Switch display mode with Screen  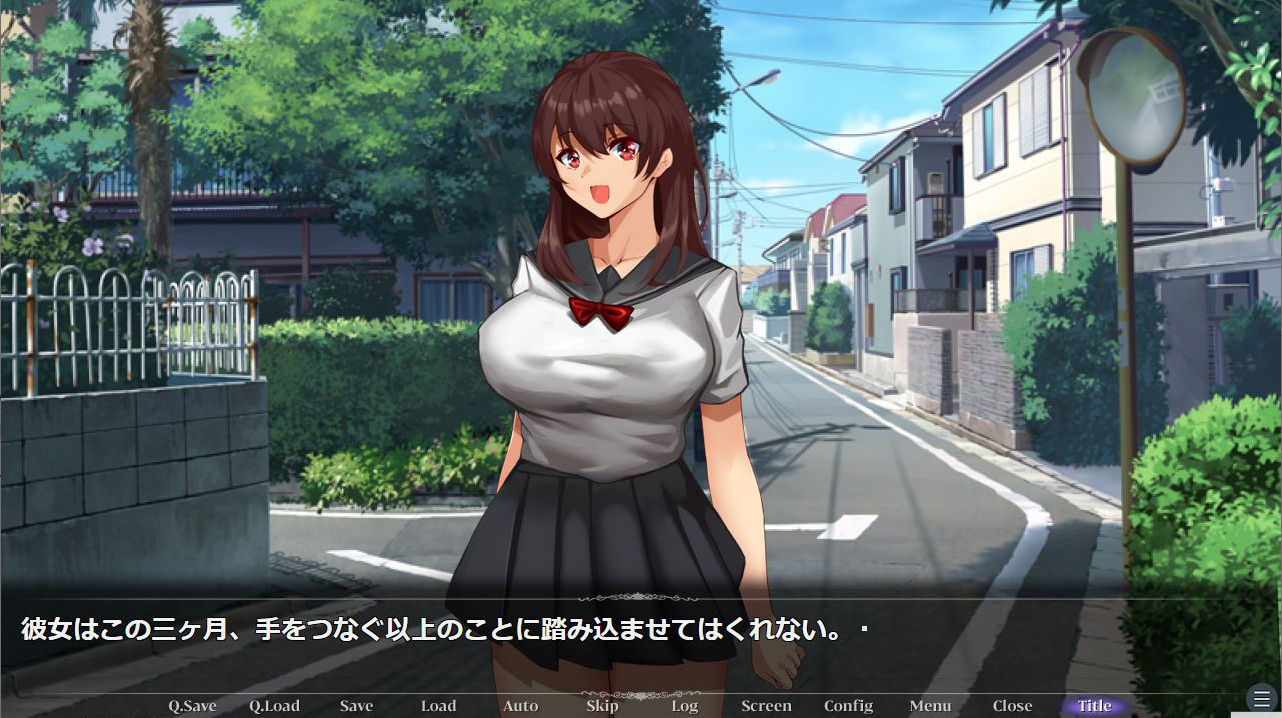pos(766,706)
